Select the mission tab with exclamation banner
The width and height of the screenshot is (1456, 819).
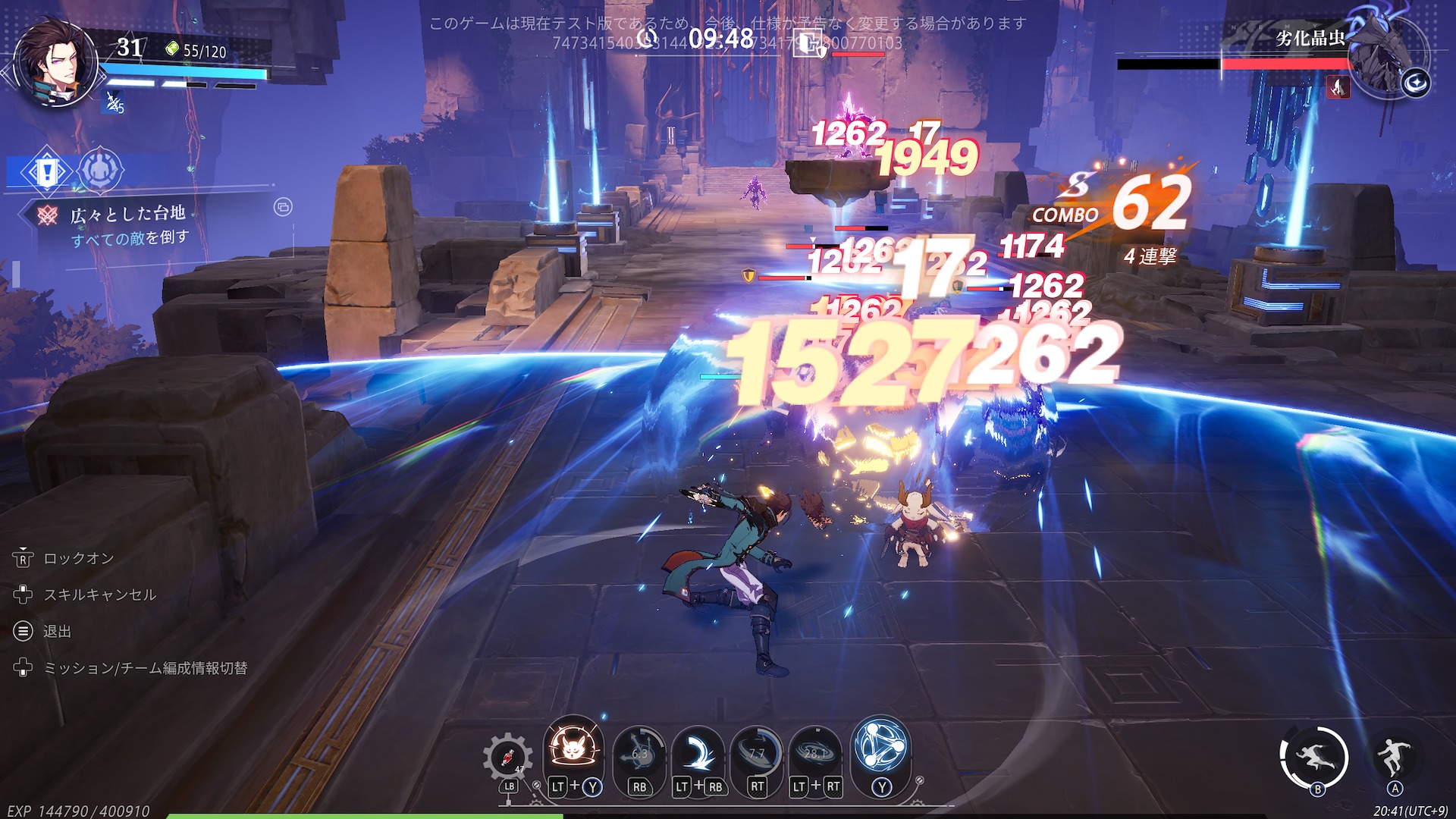pyautogui.click(x=46, y=171)
